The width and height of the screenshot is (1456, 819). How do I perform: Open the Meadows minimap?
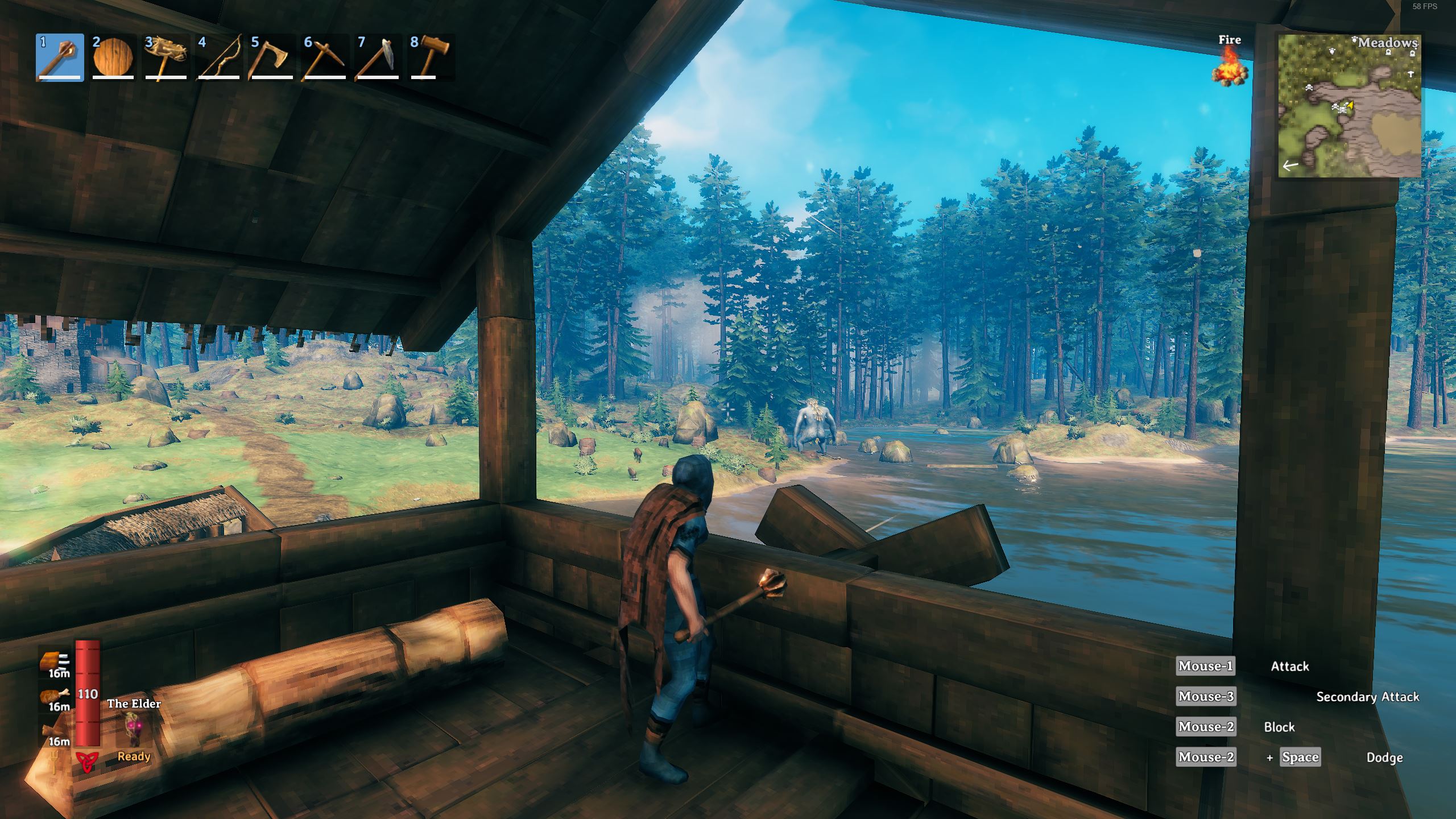1349,106
